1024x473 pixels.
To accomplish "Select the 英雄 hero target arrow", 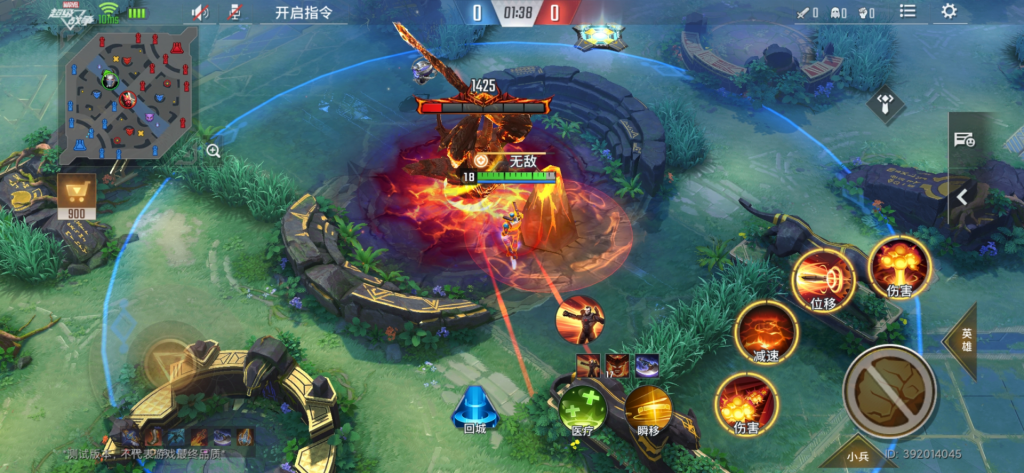I will pos(963,340).
